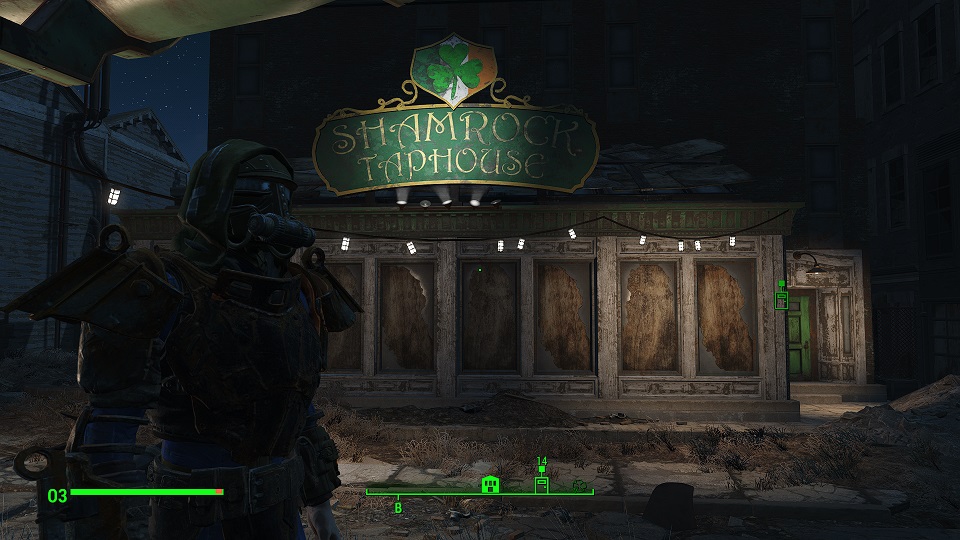960x540 pixels.
Task: Select the floating door marker beside the green door
Action: tap(782, 300)
